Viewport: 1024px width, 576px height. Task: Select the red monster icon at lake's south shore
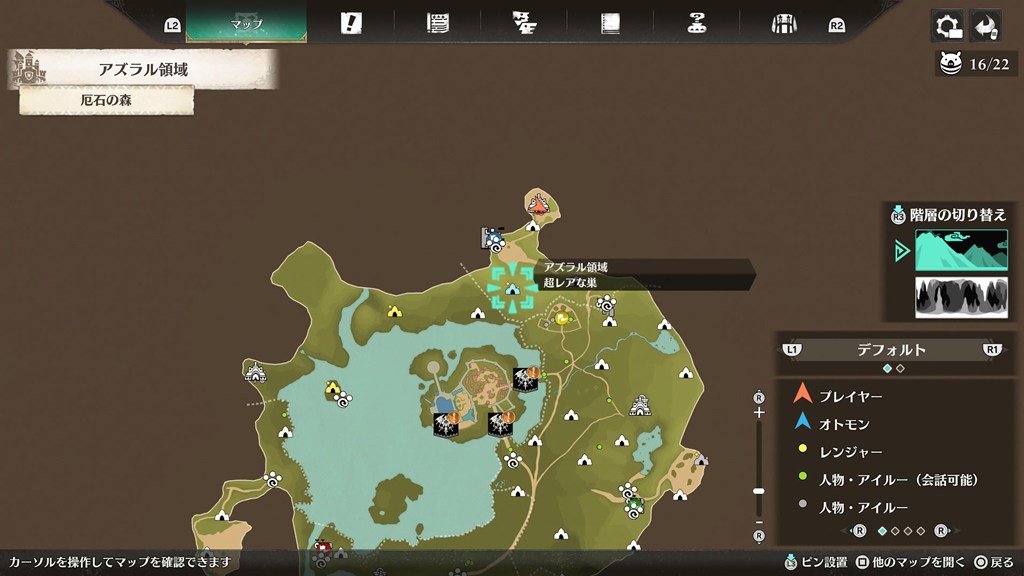tap(322, 547)
